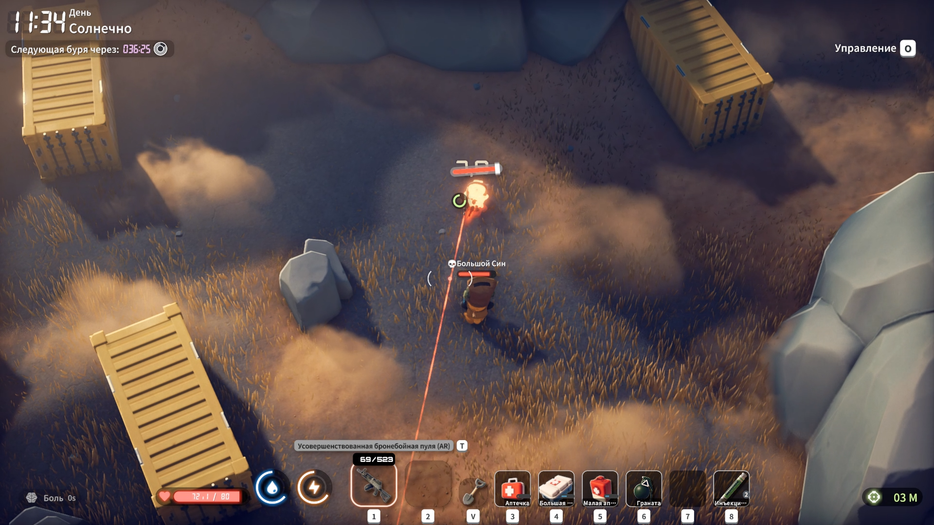Click the storm countdown swirl icon

point(161,49)
